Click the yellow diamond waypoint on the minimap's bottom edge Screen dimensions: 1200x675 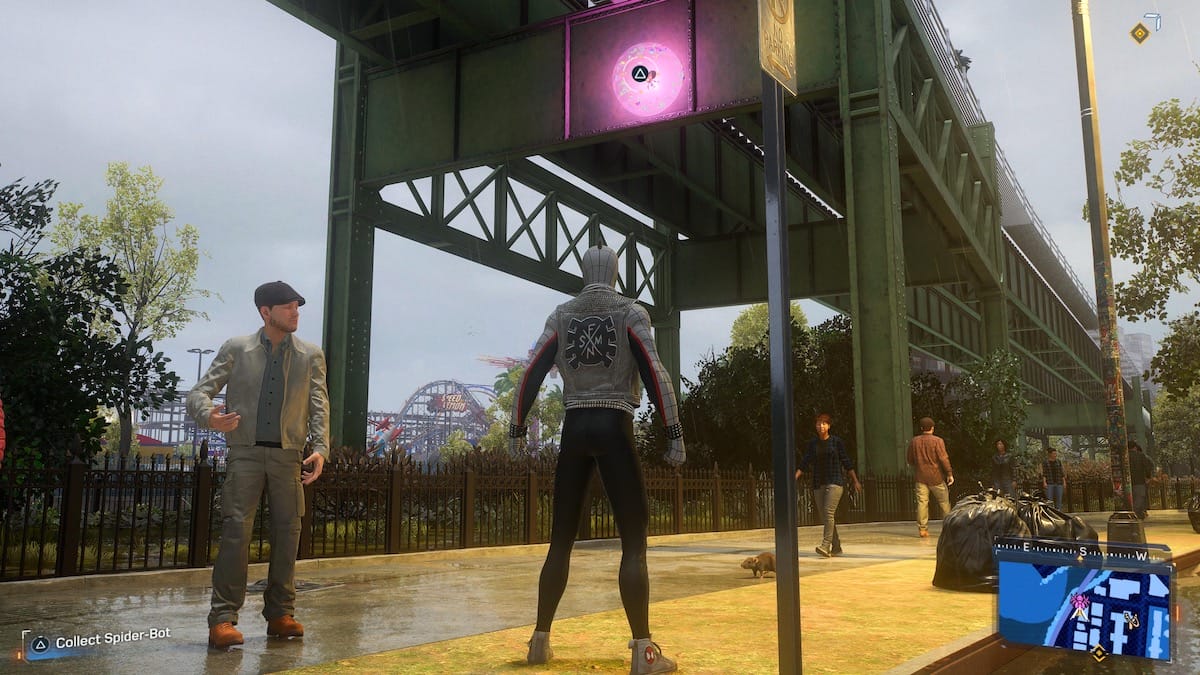tap(1098, 652)
